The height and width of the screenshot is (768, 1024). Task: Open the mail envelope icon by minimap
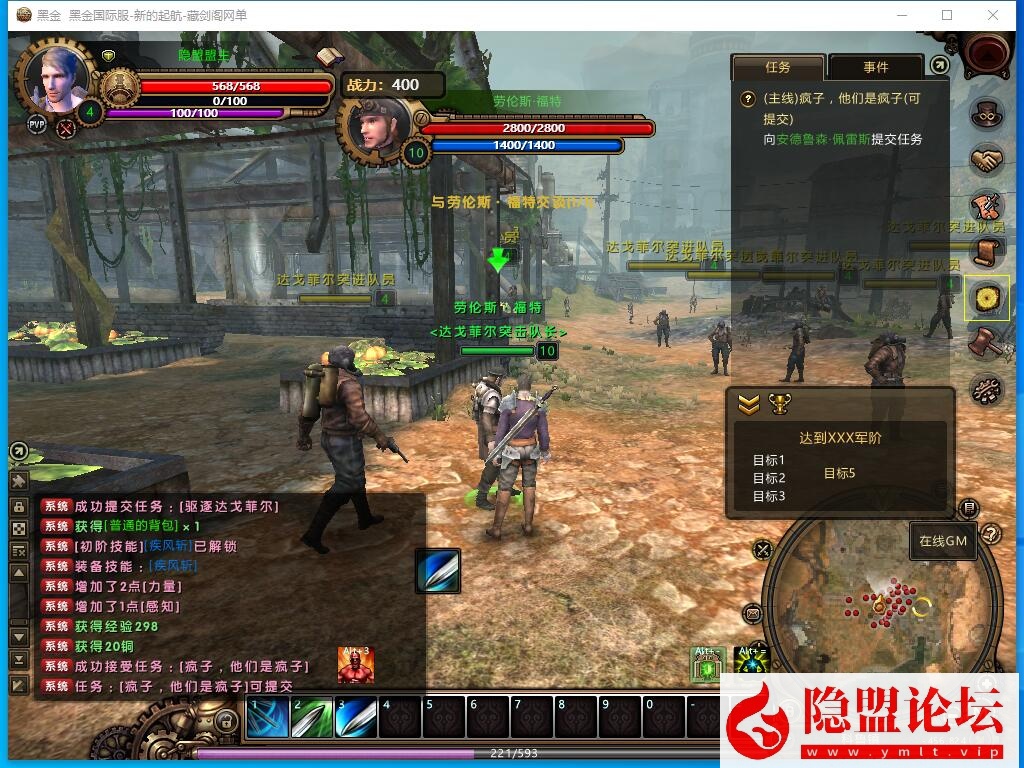[x=753, y=613]
